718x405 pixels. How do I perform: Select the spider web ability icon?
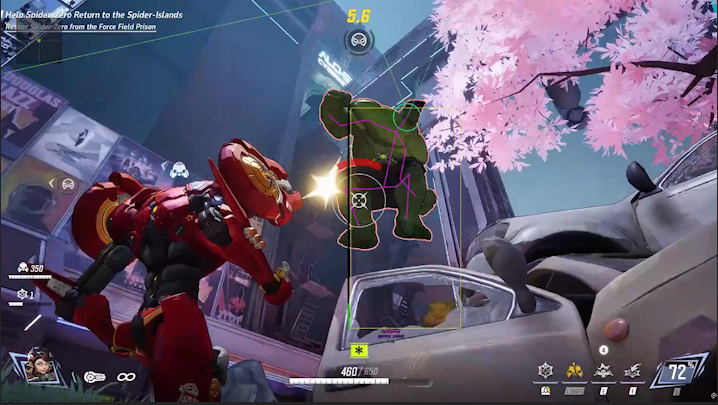pyautogui.click(x=545, y=370)
